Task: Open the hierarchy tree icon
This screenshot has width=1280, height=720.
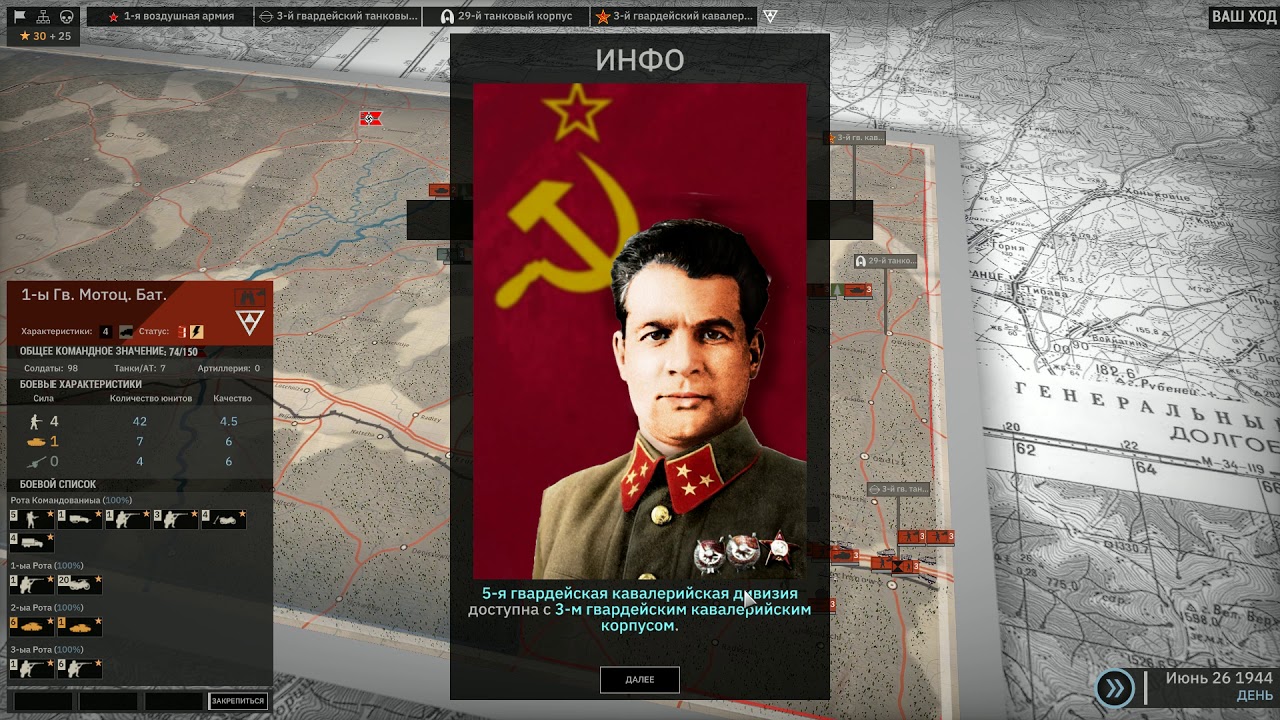Action: pyautogui.click(x=43, y=16)
